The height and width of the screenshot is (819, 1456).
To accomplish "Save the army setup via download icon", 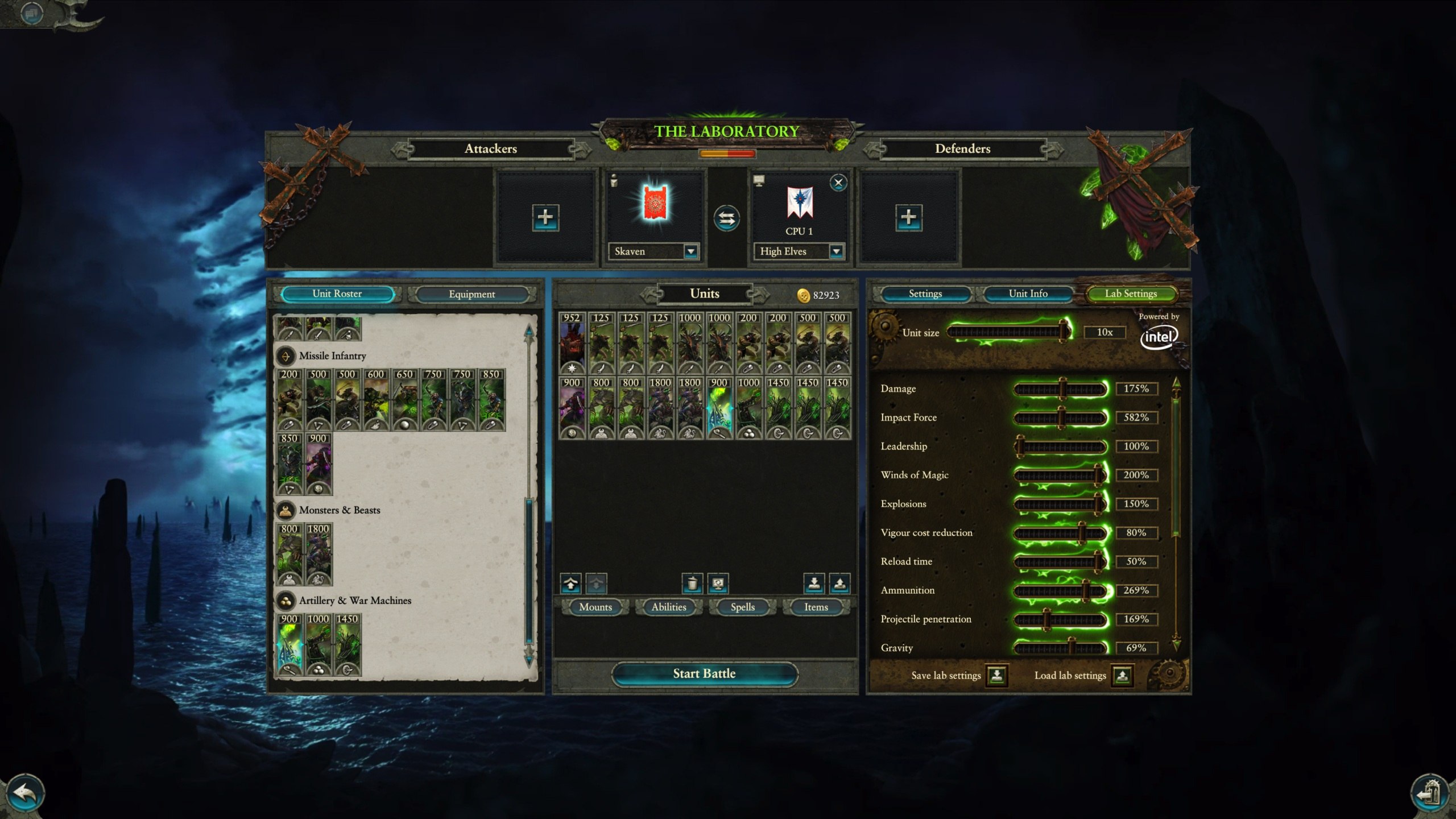I will 814,583.
